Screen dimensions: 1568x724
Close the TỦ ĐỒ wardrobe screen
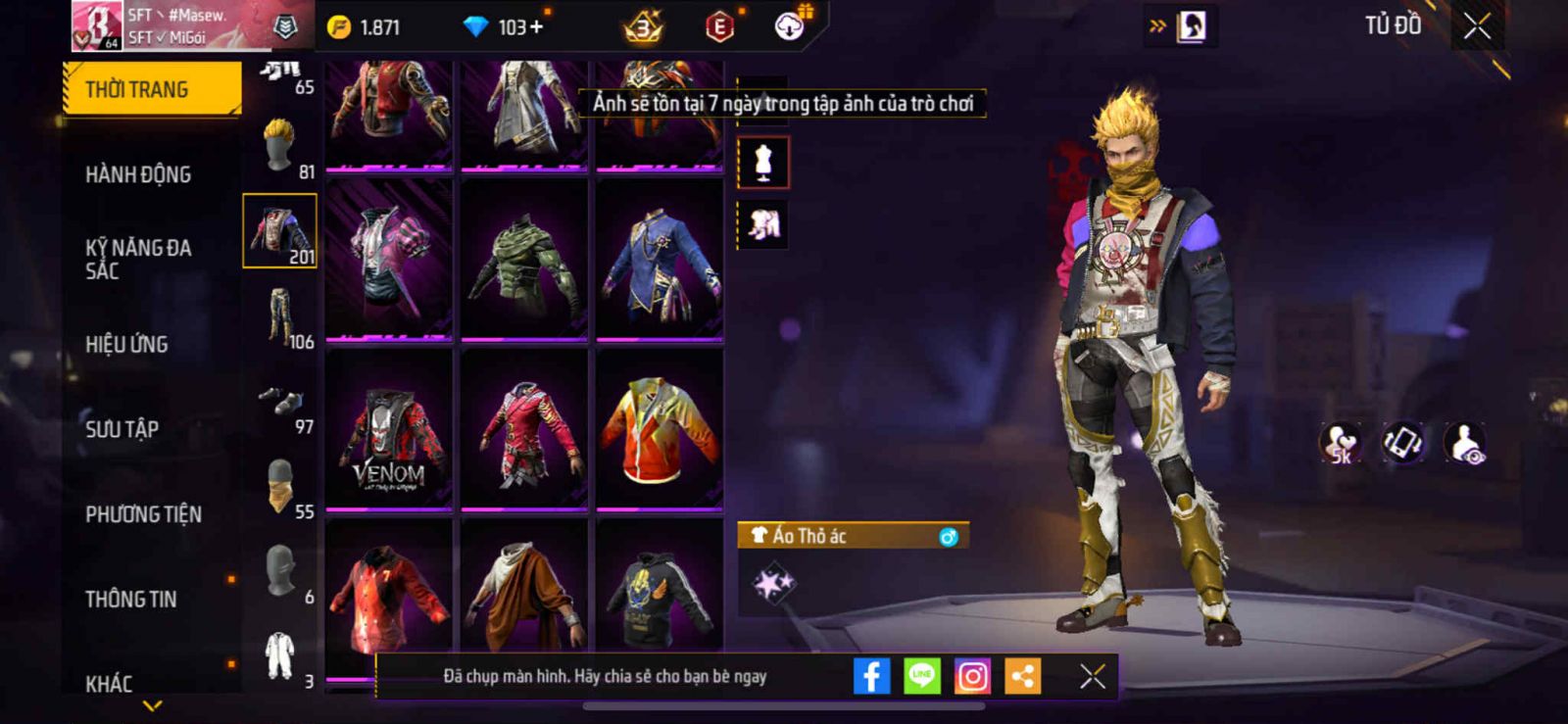coord(1477,26)
